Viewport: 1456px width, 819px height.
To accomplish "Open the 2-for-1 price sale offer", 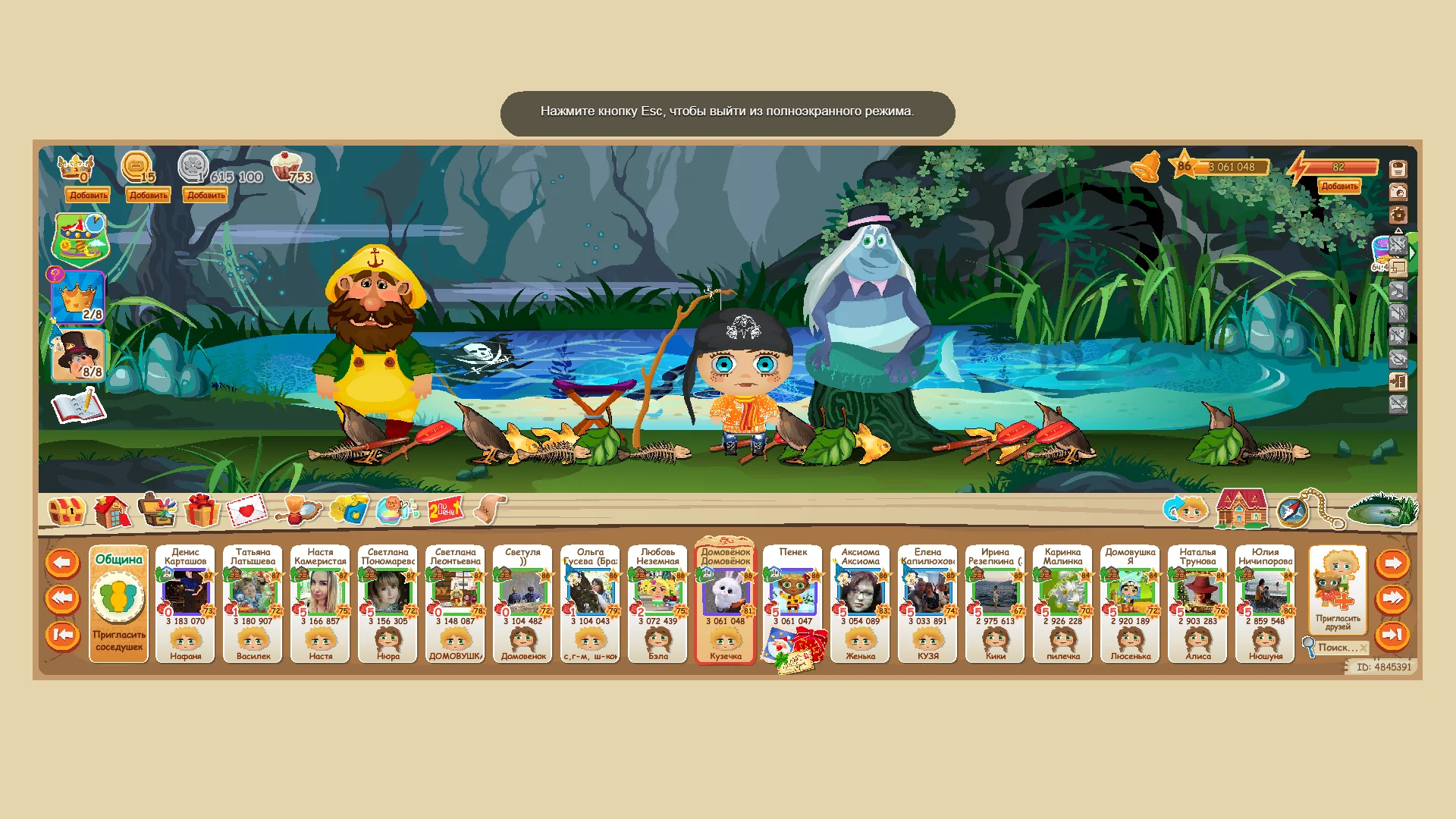I will coord(444,510).
